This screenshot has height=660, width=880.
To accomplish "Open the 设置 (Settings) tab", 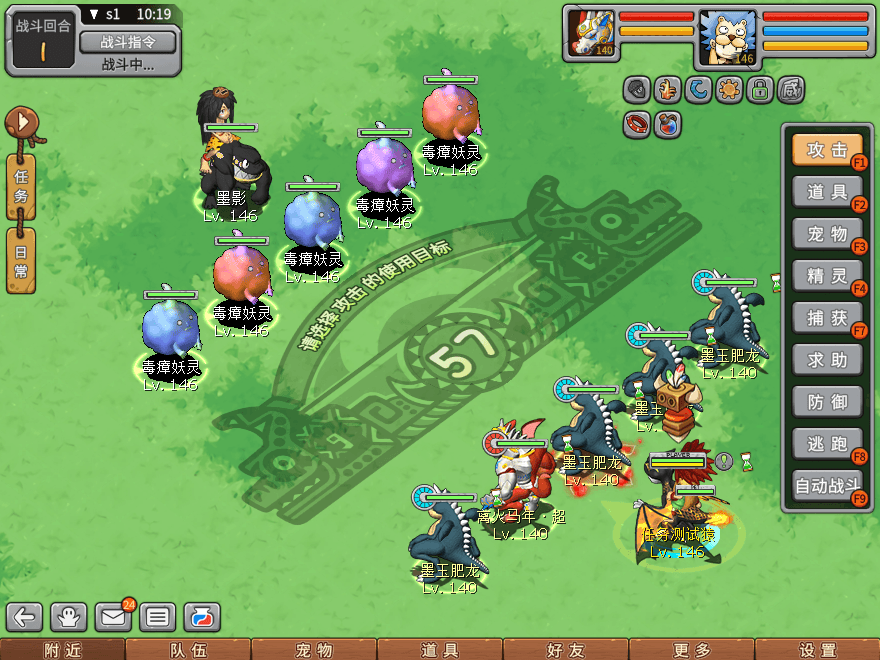I will pyautogui.click(x=817, y=650).
